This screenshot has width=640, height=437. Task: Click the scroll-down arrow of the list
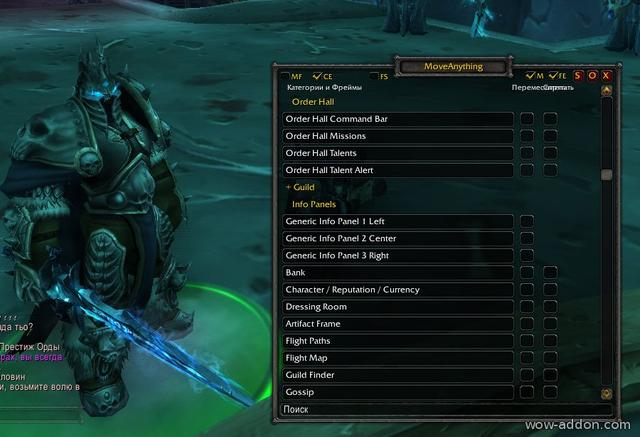tap(606, 394)
